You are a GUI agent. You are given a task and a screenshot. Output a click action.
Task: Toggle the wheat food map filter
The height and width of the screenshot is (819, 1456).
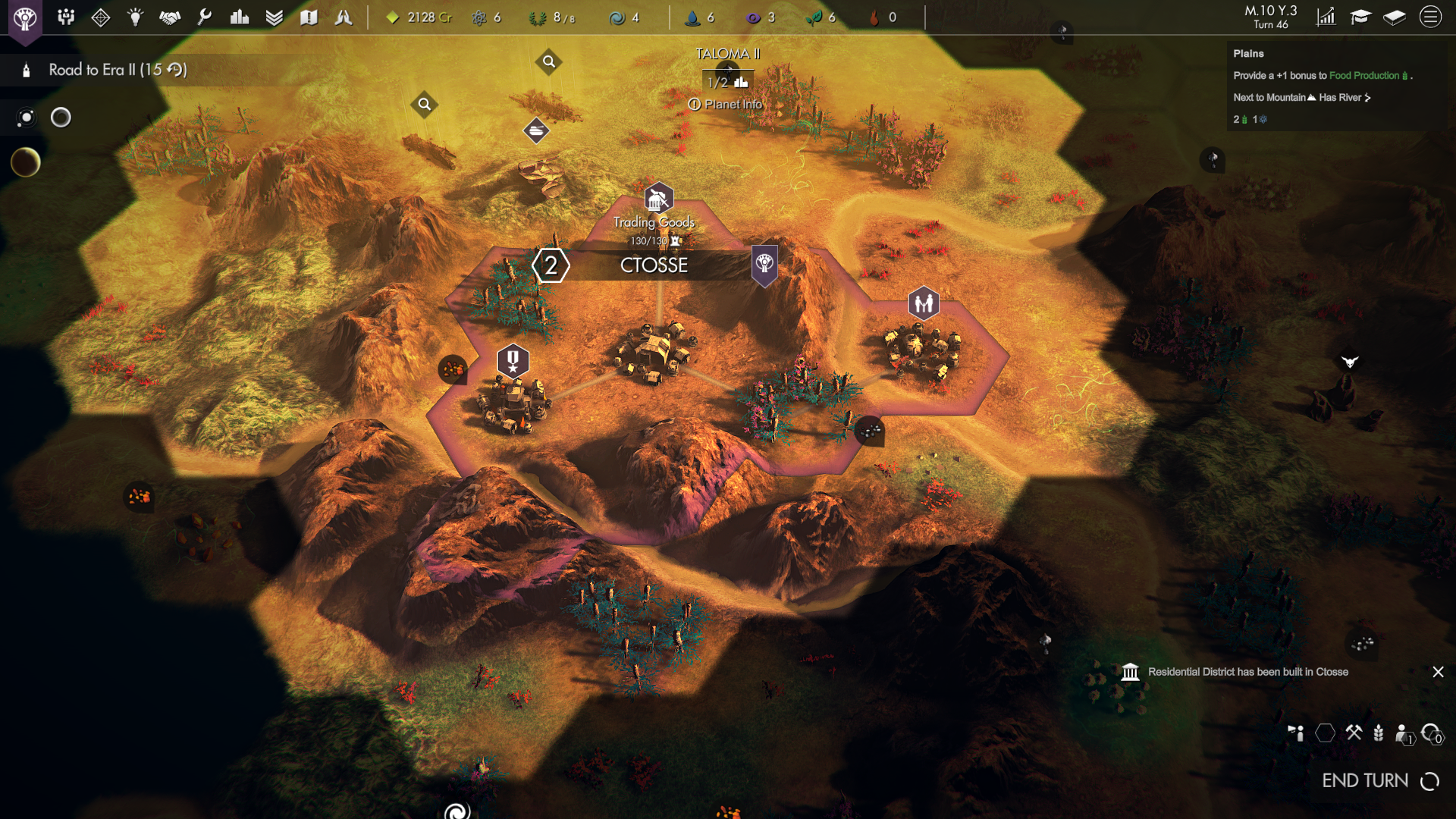click(x=1379, y=733)
